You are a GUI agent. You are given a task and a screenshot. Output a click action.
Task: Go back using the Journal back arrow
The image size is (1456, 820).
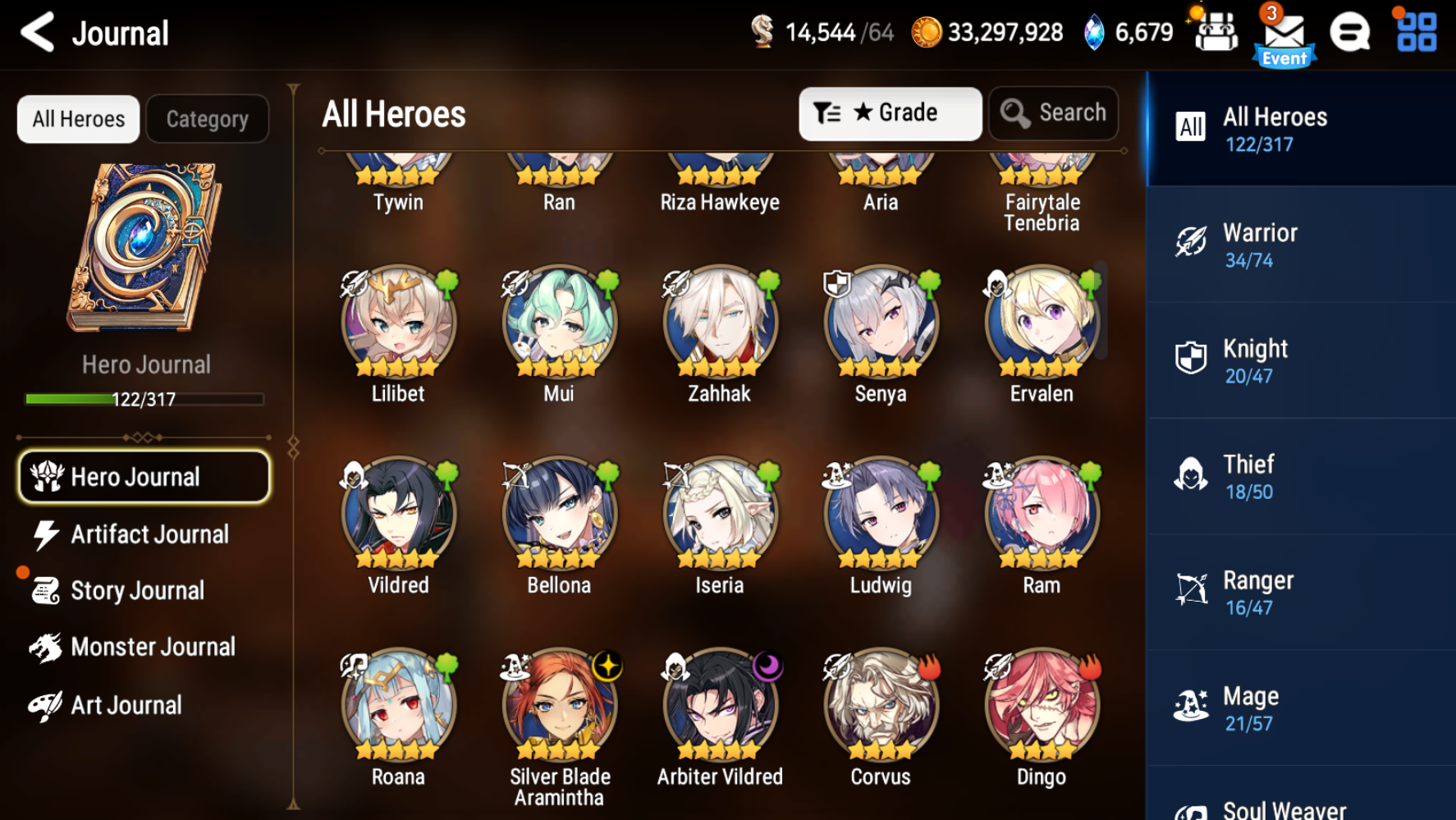(36, 33)
